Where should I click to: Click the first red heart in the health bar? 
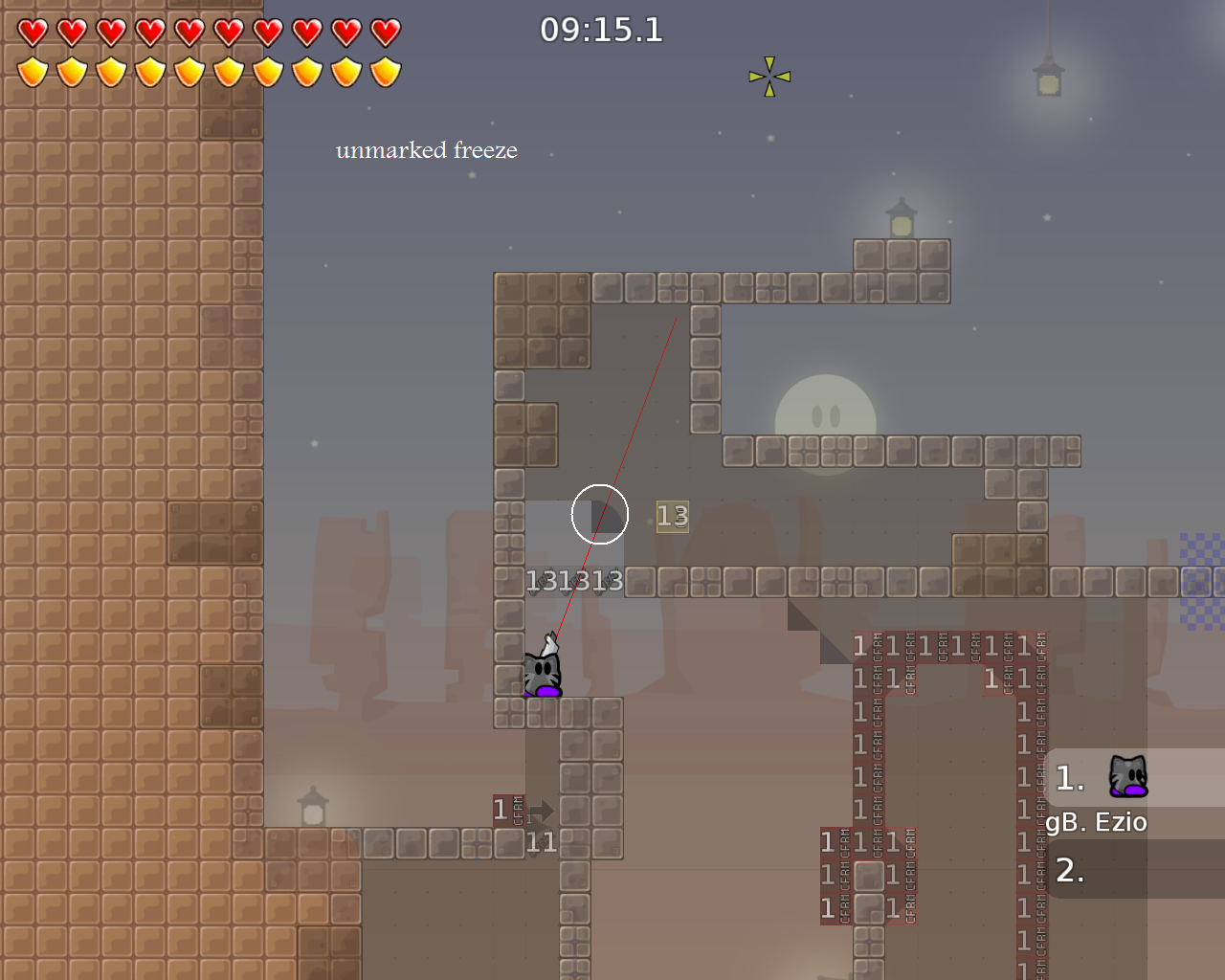point(31,31)
